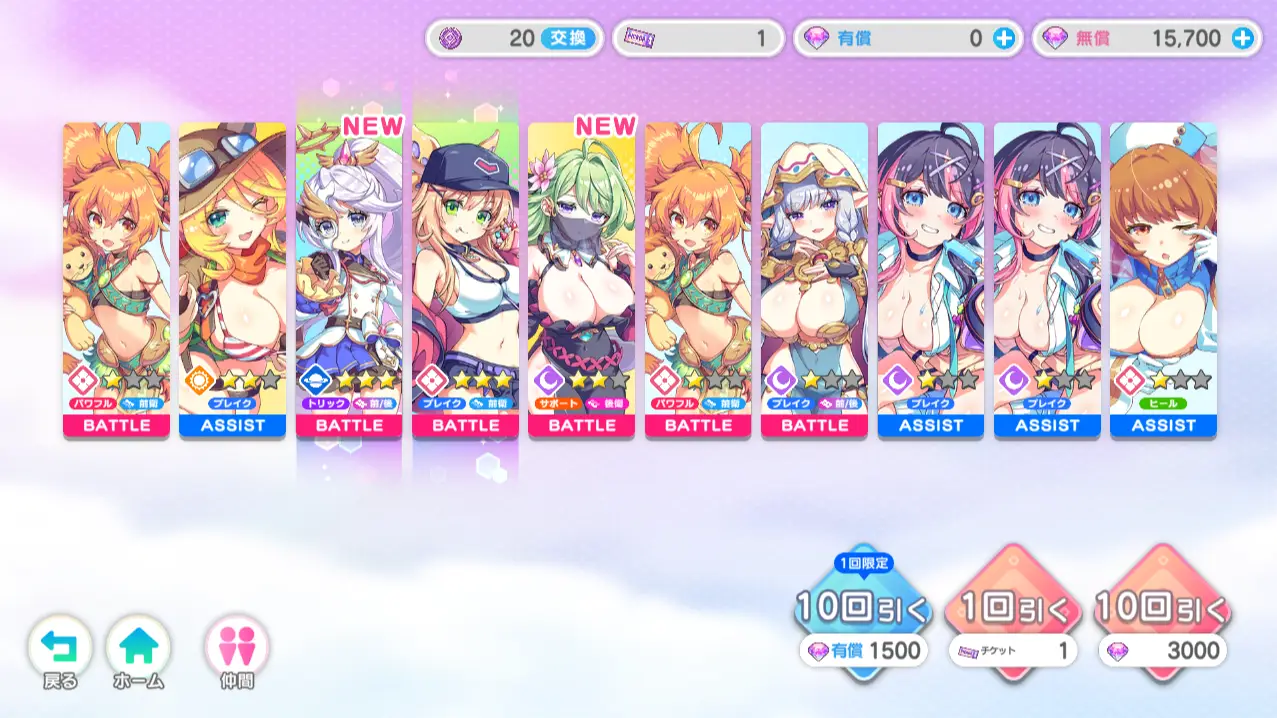This screenshot has width=1277, height=718.
Task: View the NEW silver-haired Trick character card
Action: 349,280
